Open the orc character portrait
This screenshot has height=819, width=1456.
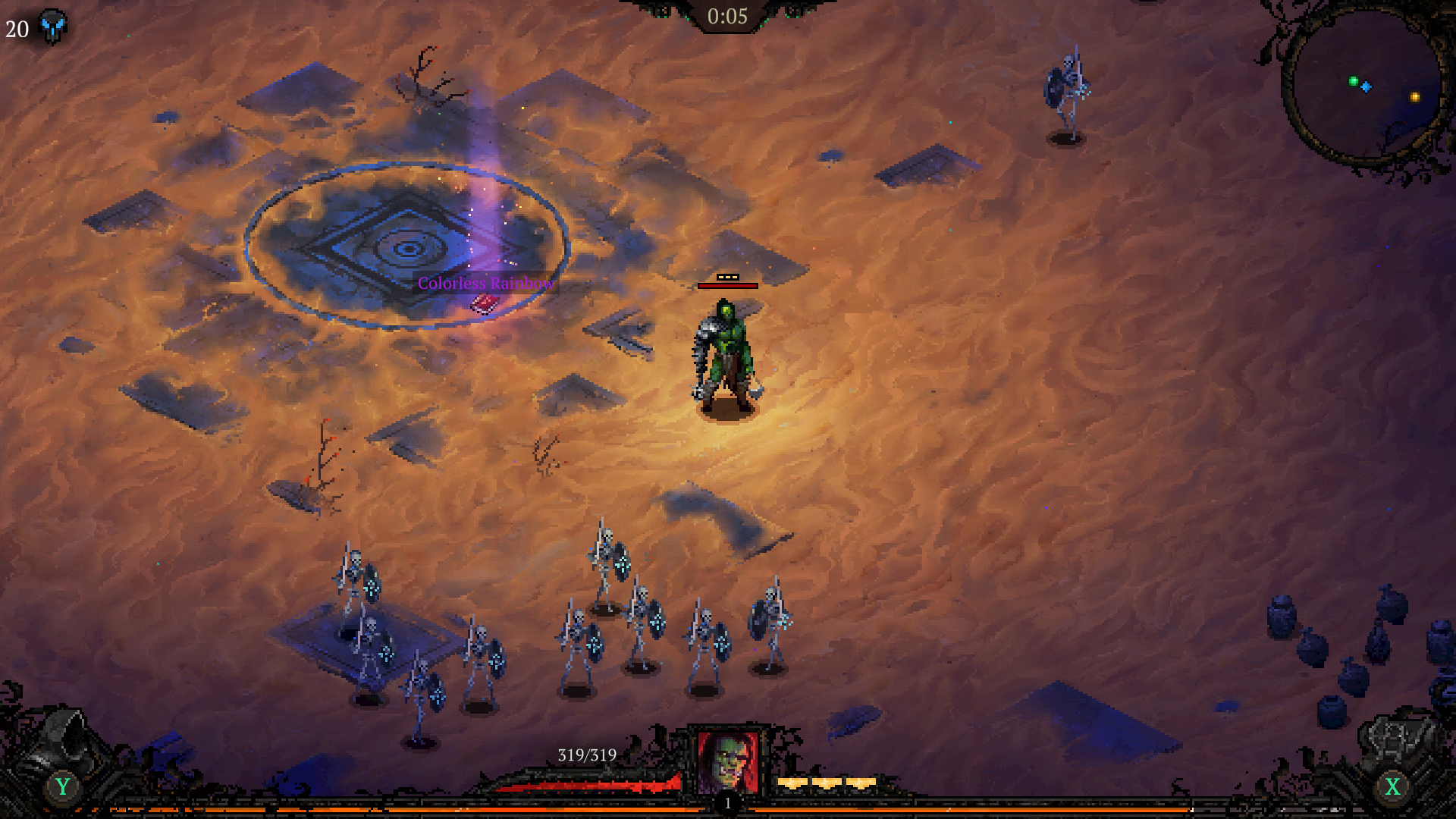tap(728, 761)
